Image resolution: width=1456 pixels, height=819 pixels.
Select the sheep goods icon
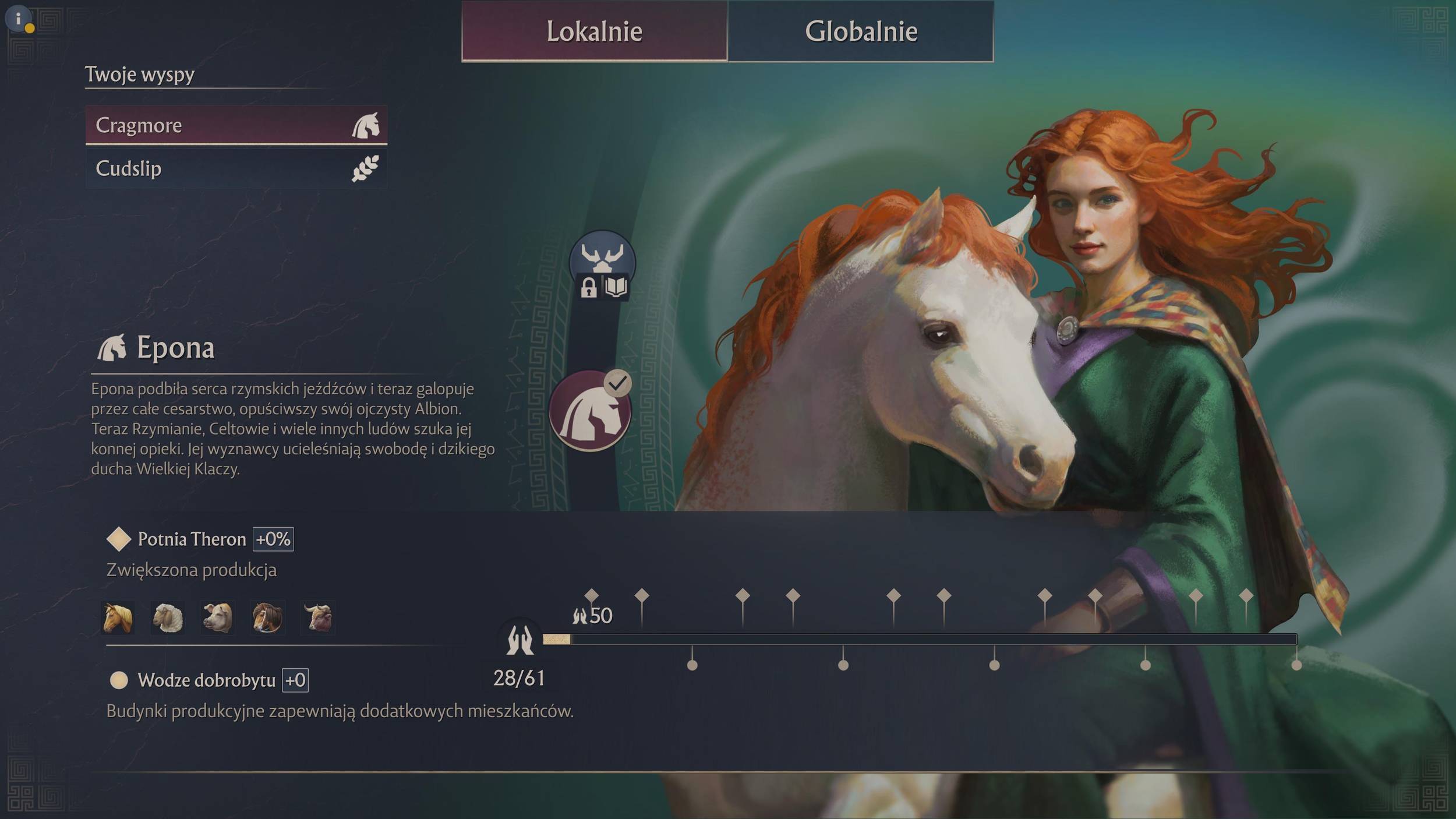pos(168,617)
